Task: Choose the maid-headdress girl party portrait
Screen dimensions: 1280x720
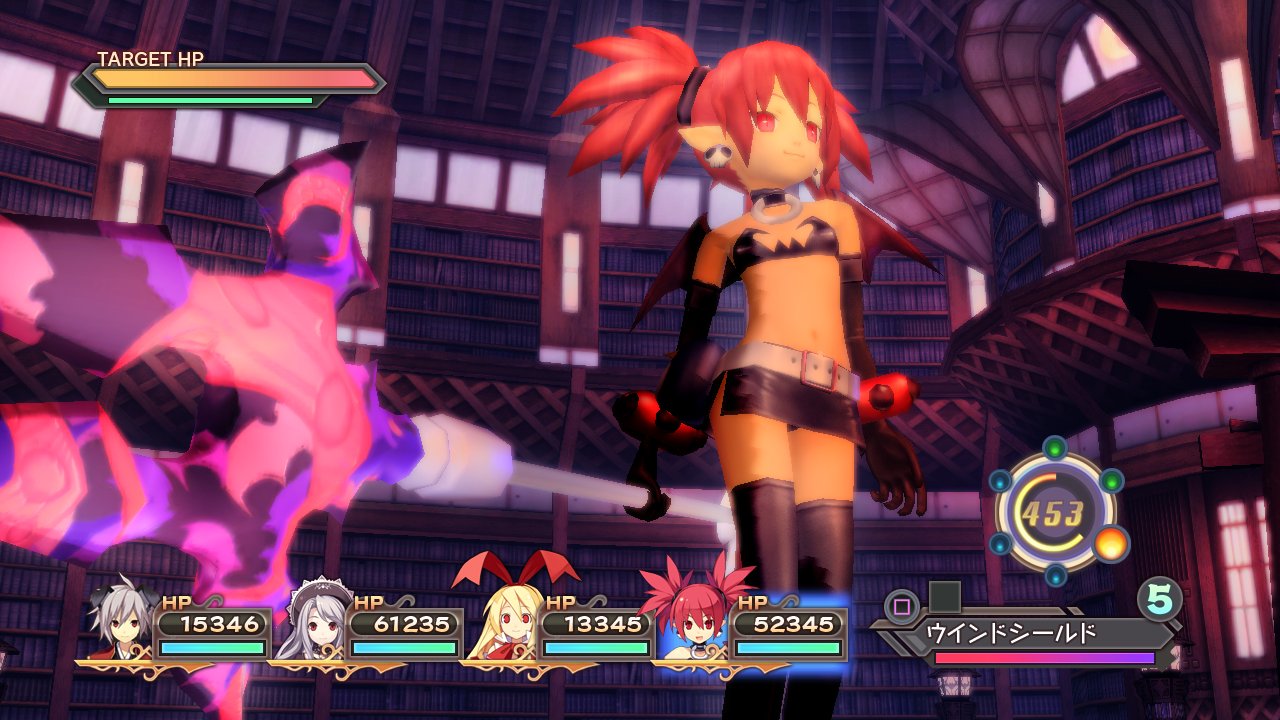Action: click(316, 621)
